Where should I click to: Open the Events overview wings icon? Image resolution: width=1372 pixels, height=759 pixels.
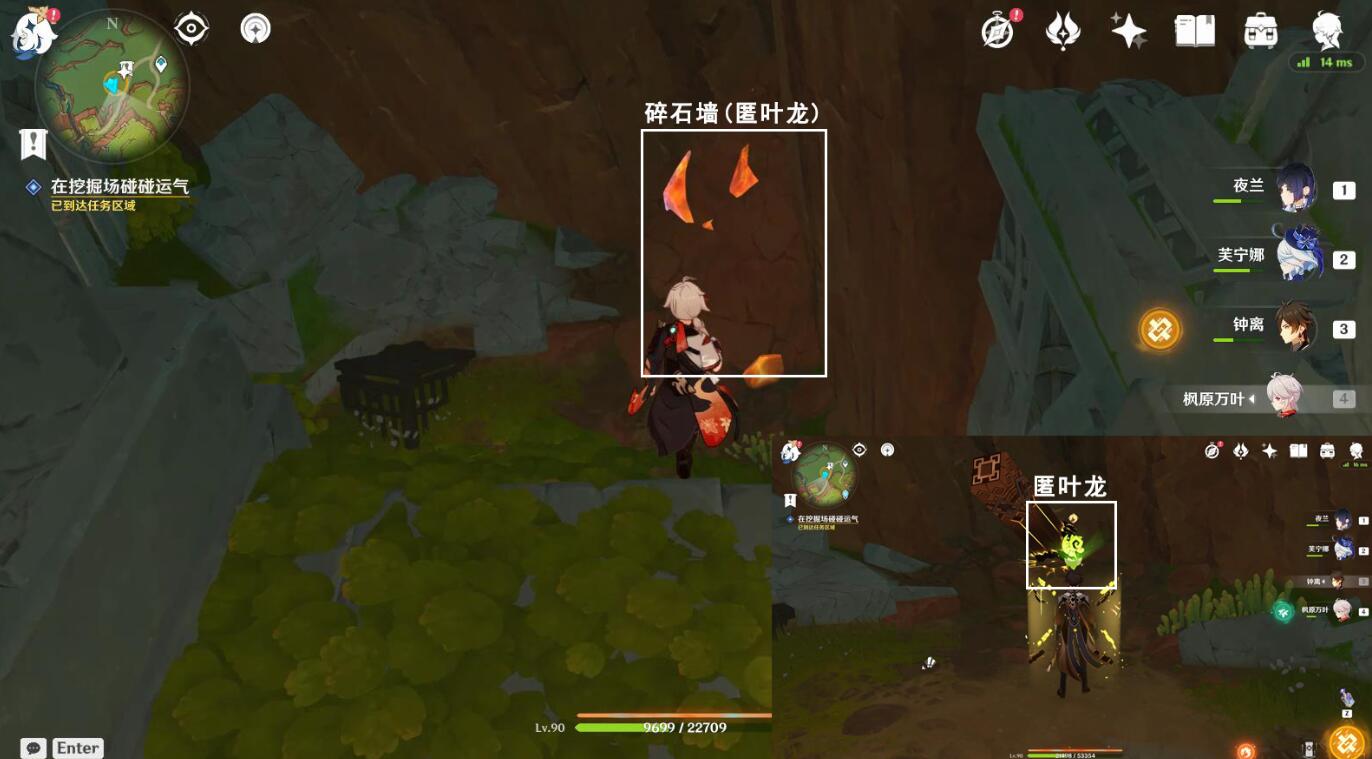pyautogui.click(x=1062, y=31)
